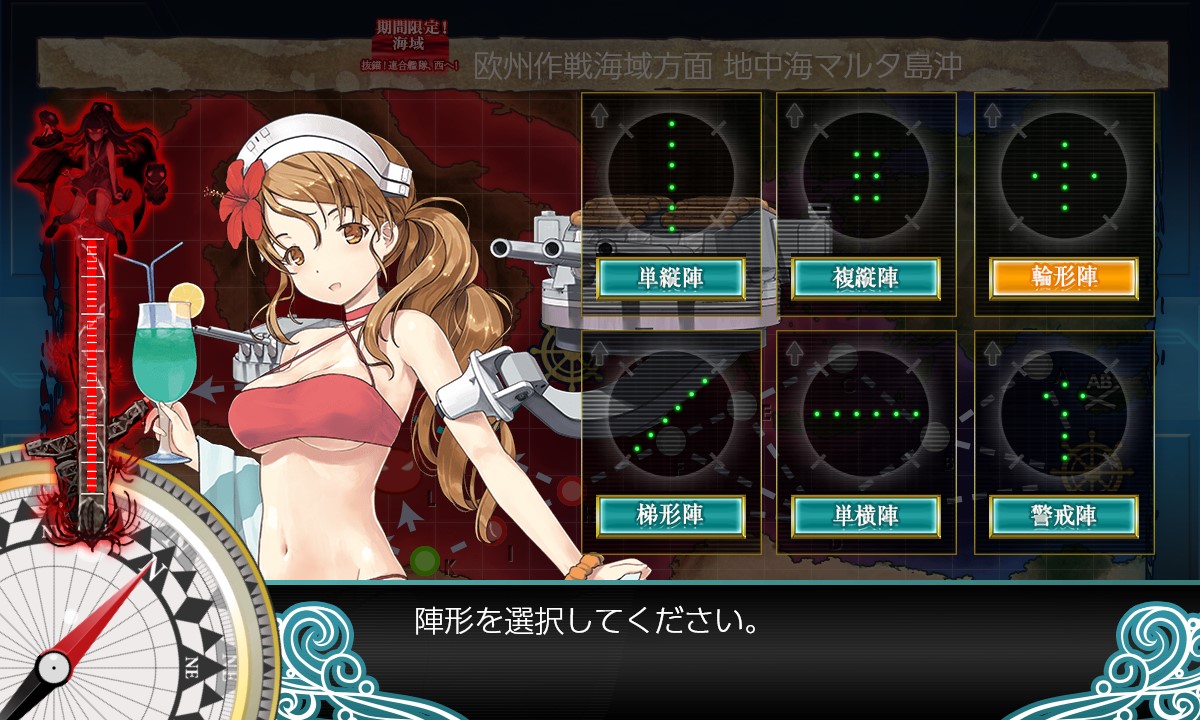Screen dimensions: 1200x720
Task: Choose the 複縦陣 double line formation
Action: point(867,278)
